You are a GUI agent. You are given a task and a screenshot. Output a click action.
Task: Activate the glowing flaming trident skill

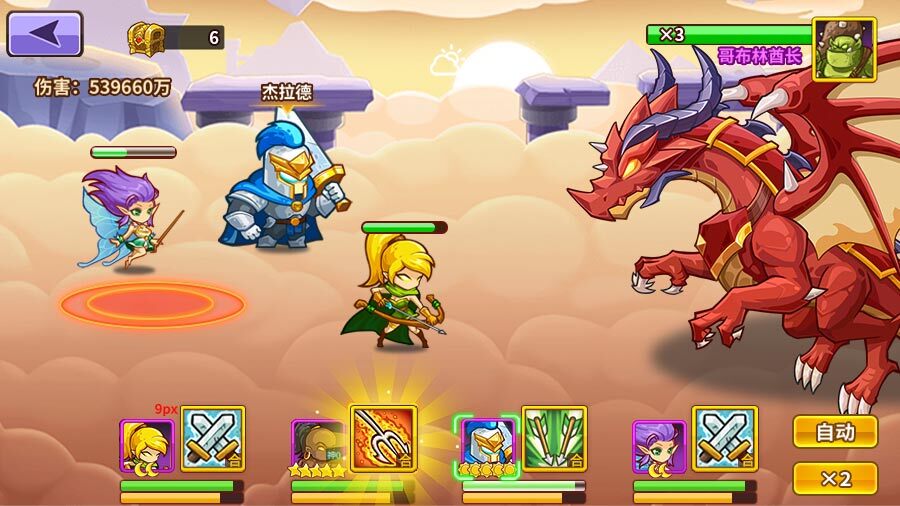point(383,437)
